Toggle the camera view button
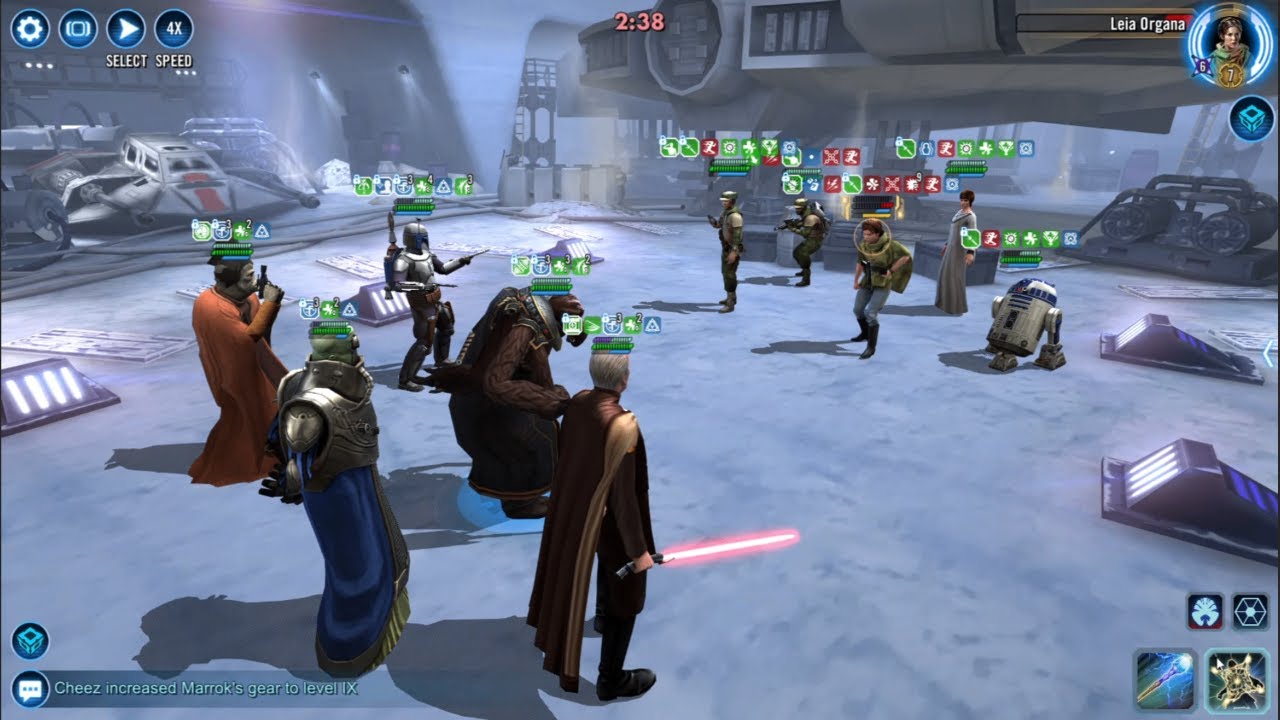 pyautogui.click(x=78, y=29)
